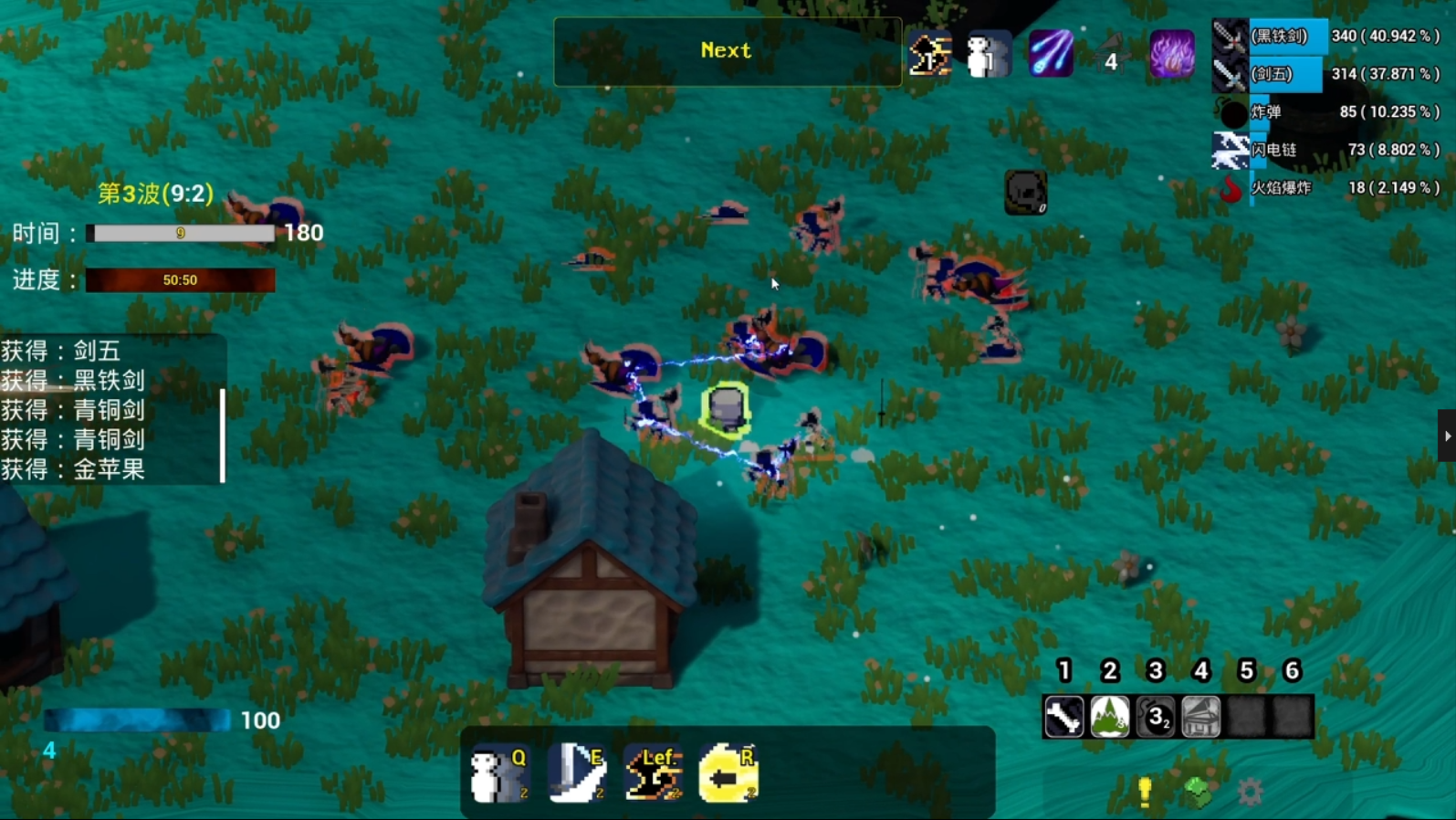Select the bone item in slot 1
This screenshot has height=820, width=1456.
click(x=1064, y=717)
